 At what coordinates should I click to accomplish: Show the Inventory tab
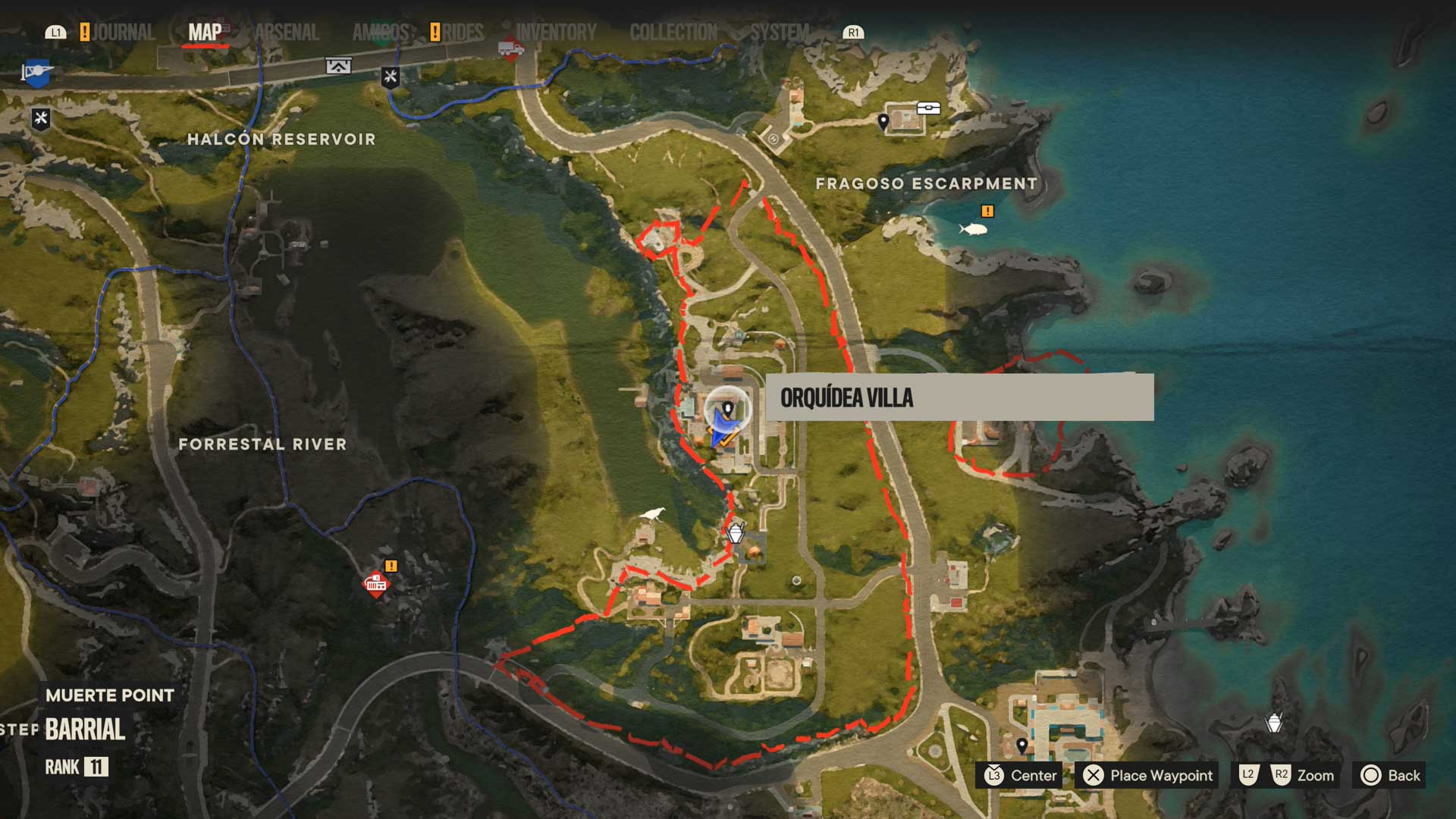pos(556,33)
